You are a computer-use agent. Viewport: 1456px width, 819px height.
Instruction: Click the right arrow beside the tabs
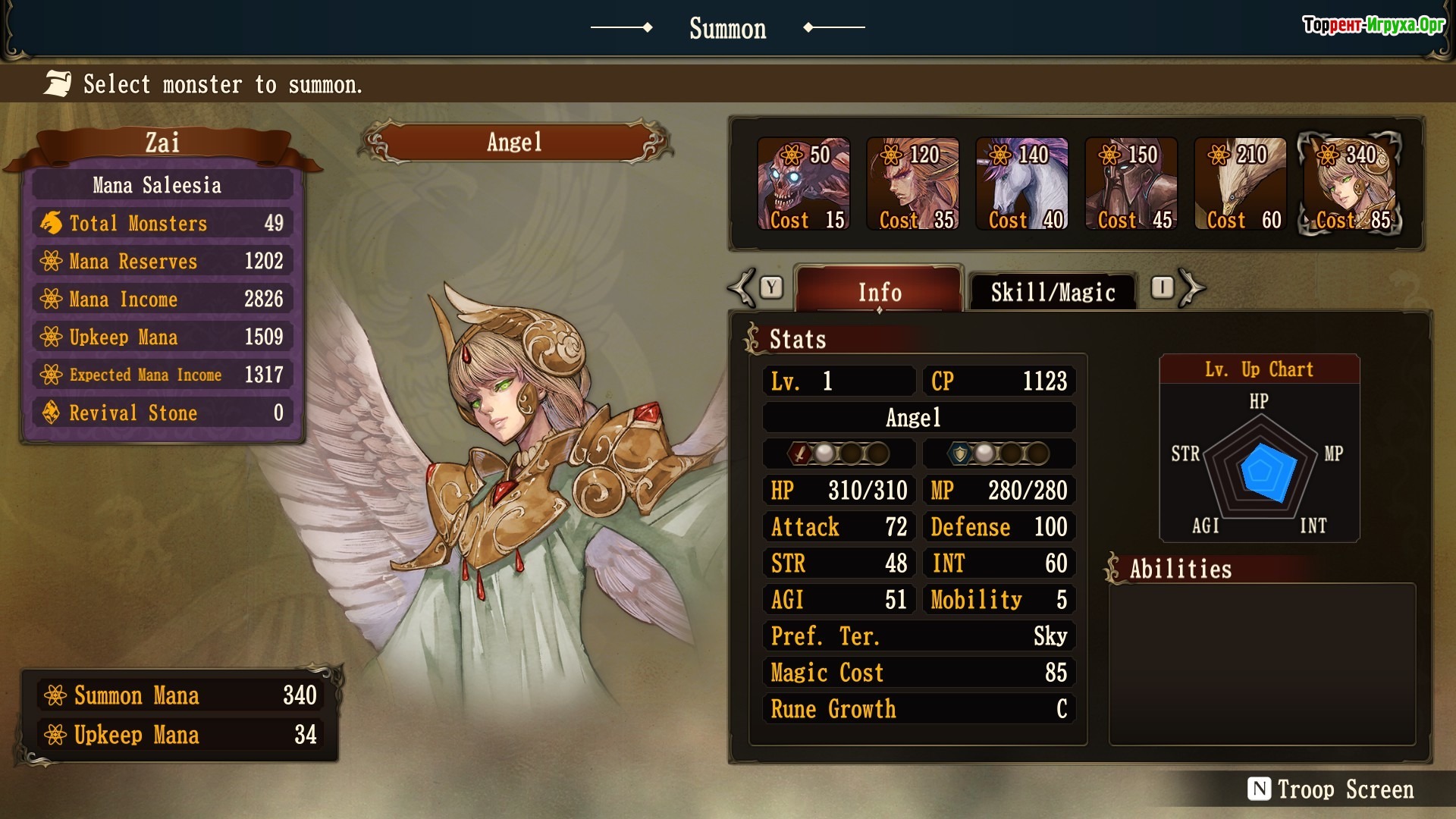pos(1191,288)
